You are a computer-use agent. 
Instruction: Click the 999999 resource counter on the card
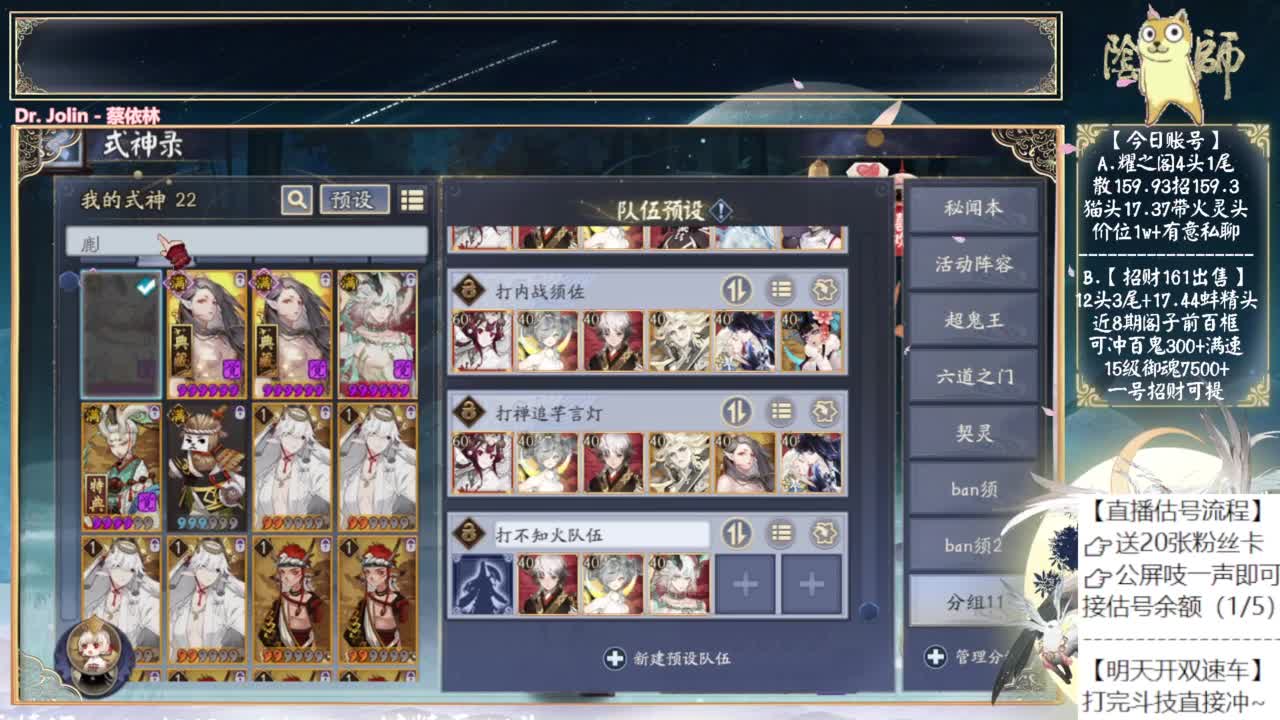[x=207, y=520]
